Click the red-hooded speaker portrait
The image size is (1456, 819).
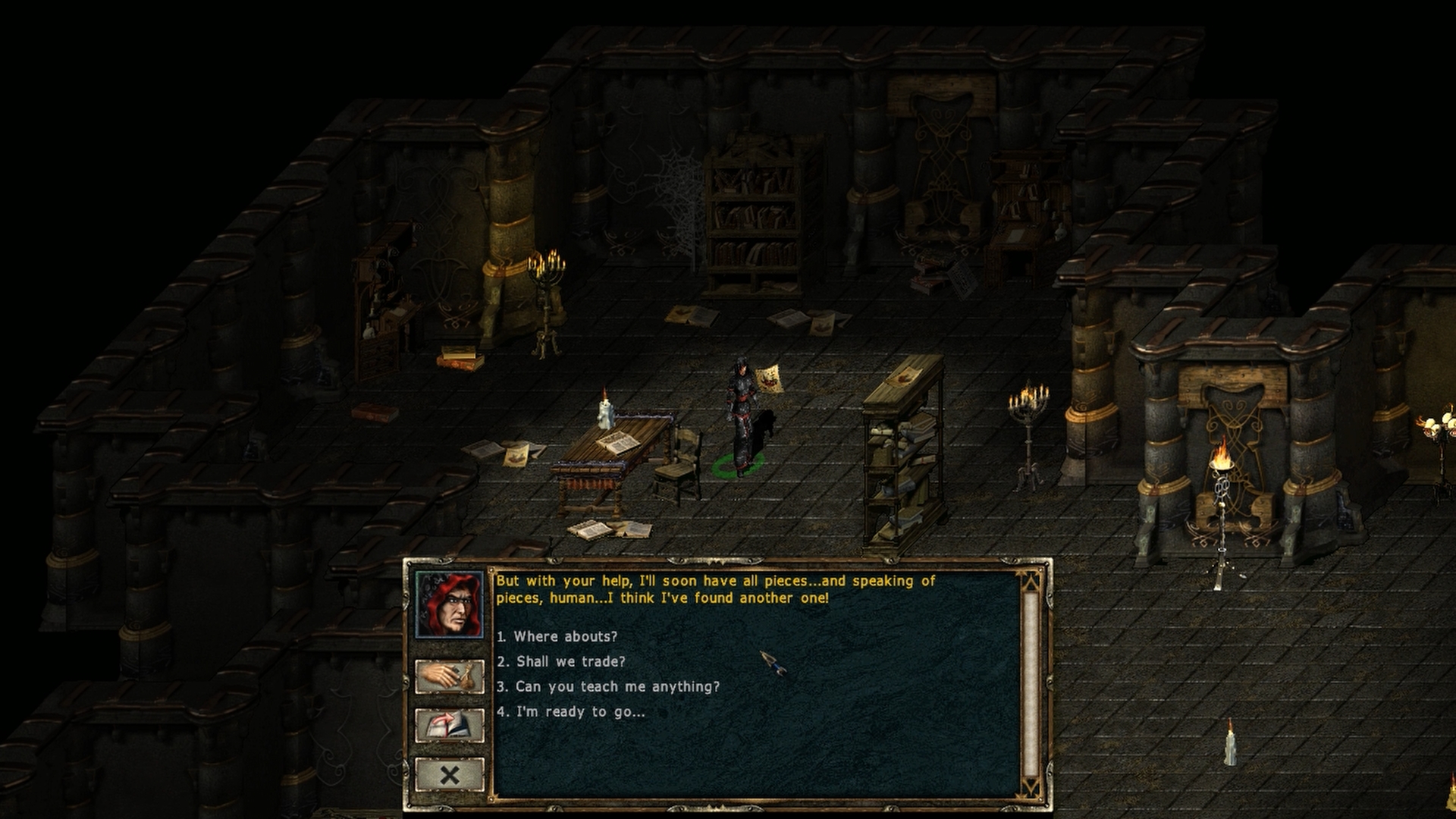[x=449, y=605]
